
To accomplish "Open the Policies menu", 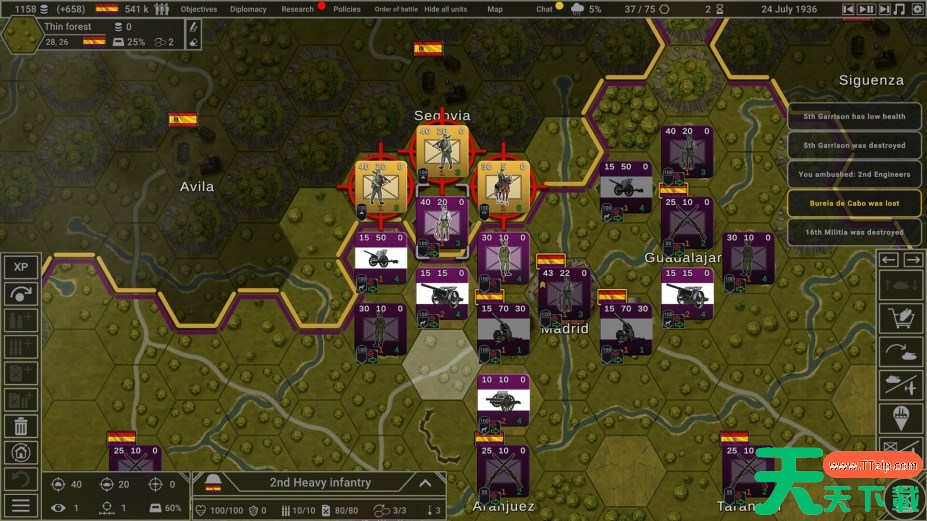I will point(347,9).
